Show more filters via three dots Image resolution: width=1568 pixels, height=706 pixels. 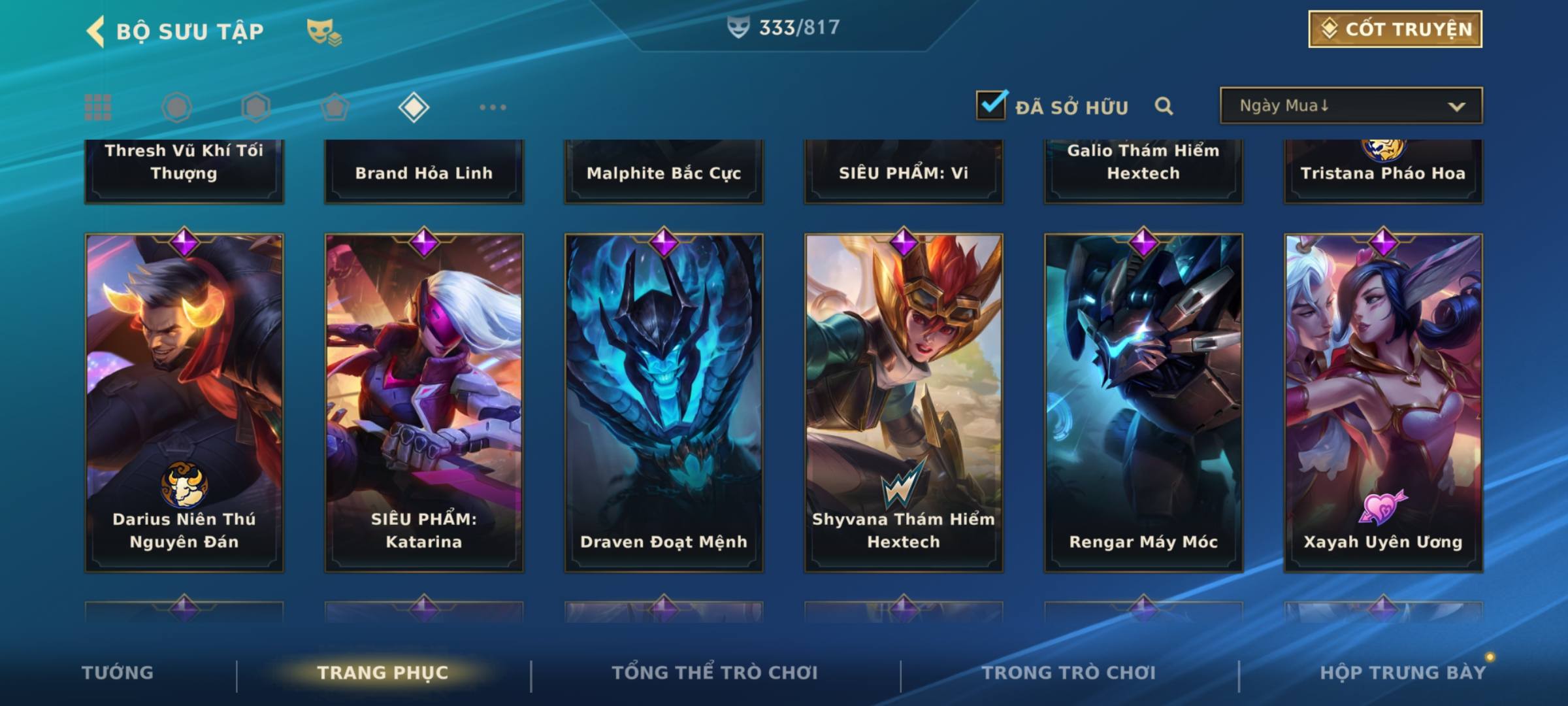point(493,107)
